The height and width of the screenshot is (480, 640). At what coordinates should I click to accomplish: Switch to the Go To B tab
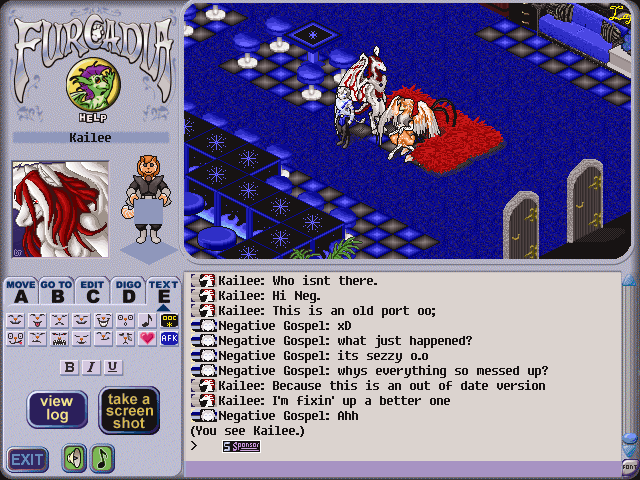[x=56, y=291]
